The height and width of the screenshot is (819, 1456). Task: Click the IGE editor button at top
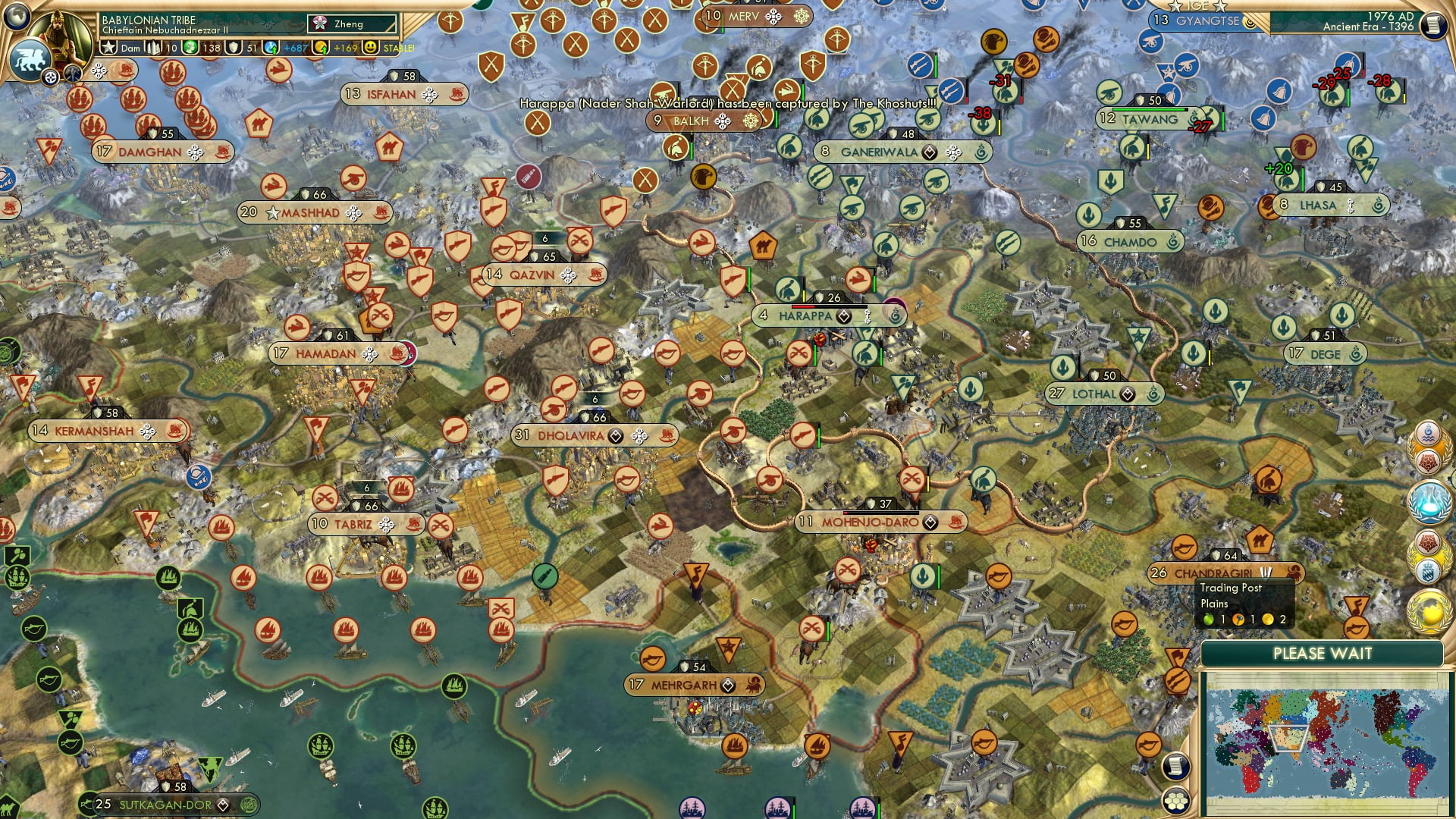1197,6
